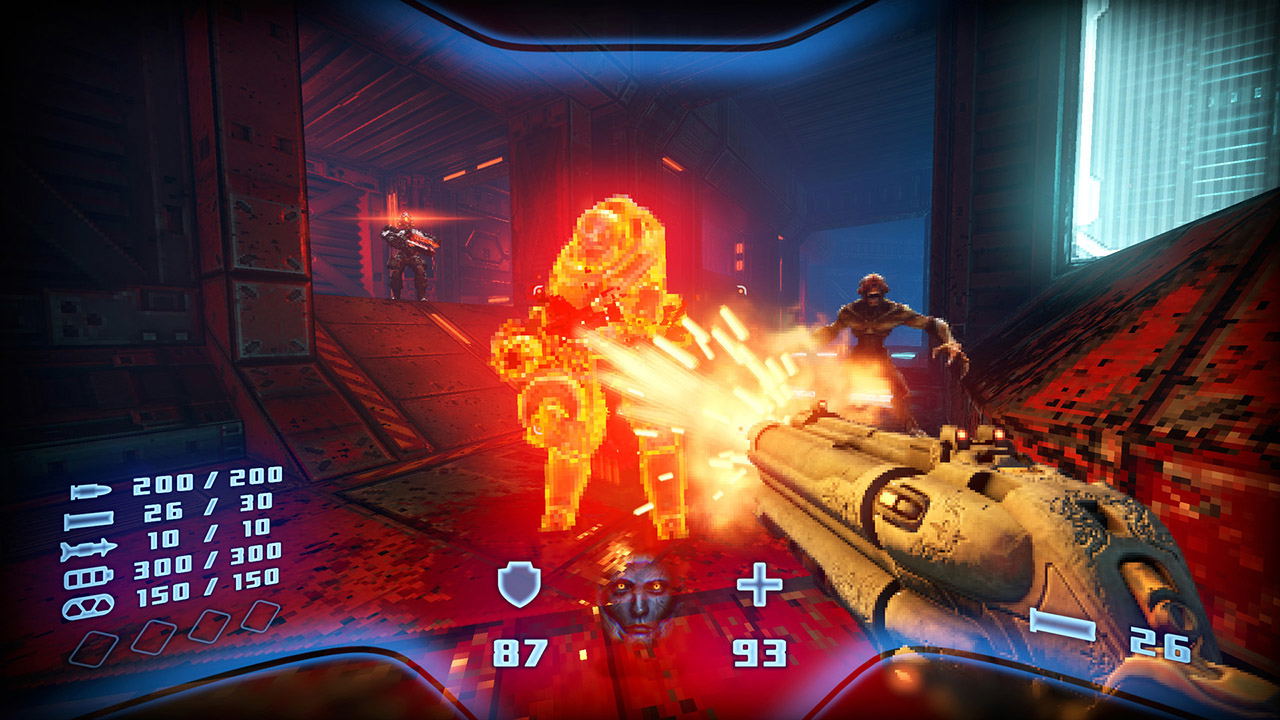This screenshot has height=720, width=1280.
Task: Click the 200 / 200 ammo counter
Action: [x=204, y=482]
